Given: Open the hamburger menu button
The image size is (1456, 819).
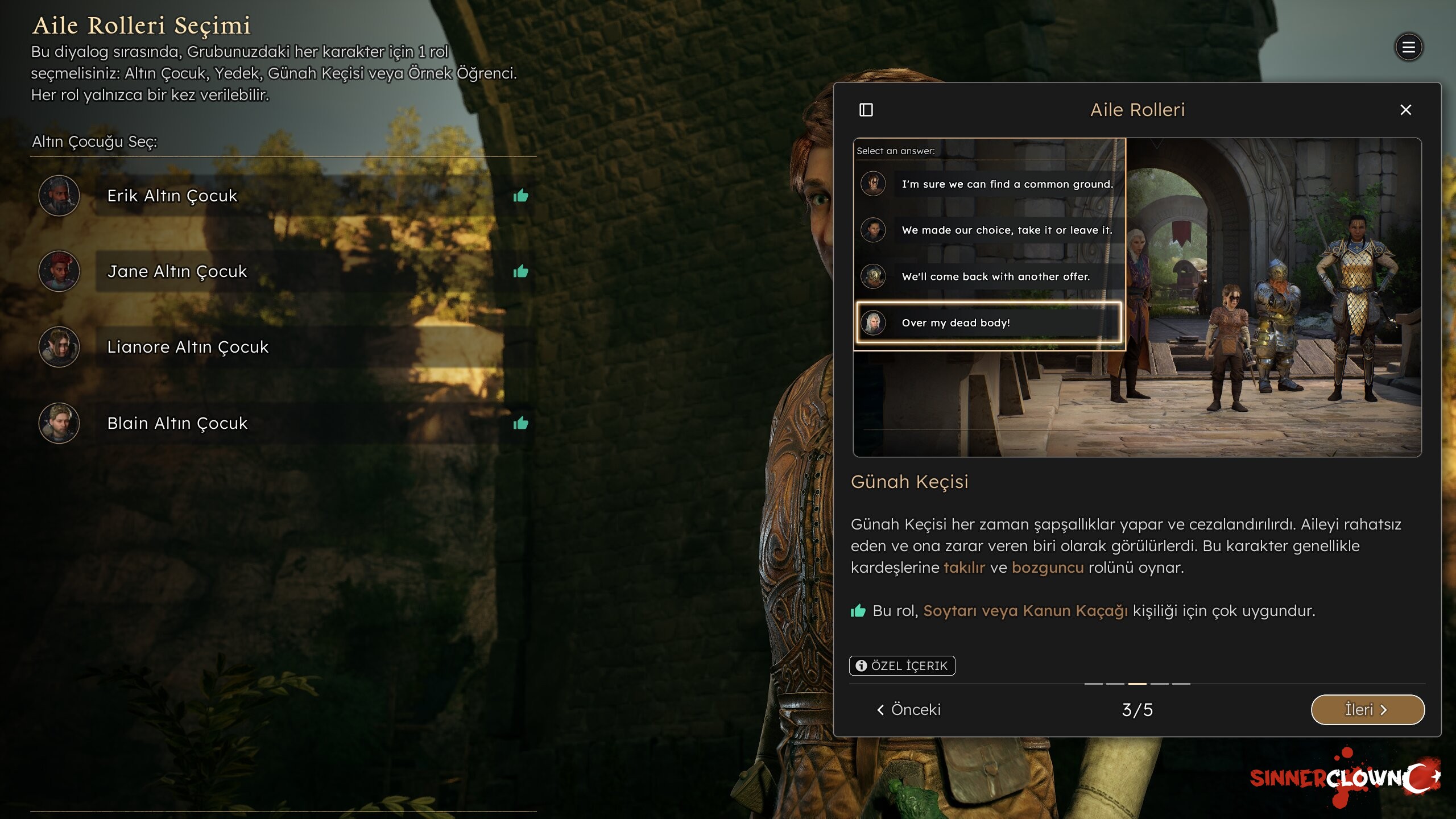Looking at the screenshot, I should (1408, 47).
